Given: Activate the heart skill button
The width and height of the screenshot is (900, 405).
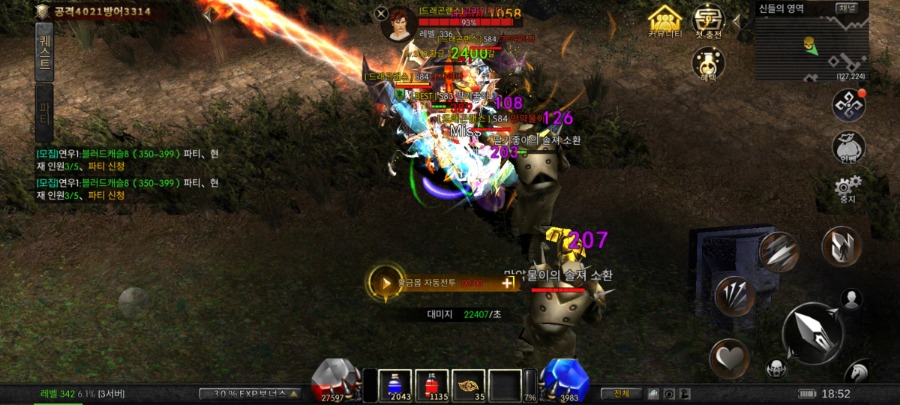Looking at the screenshot, I should tap(729, 358).
